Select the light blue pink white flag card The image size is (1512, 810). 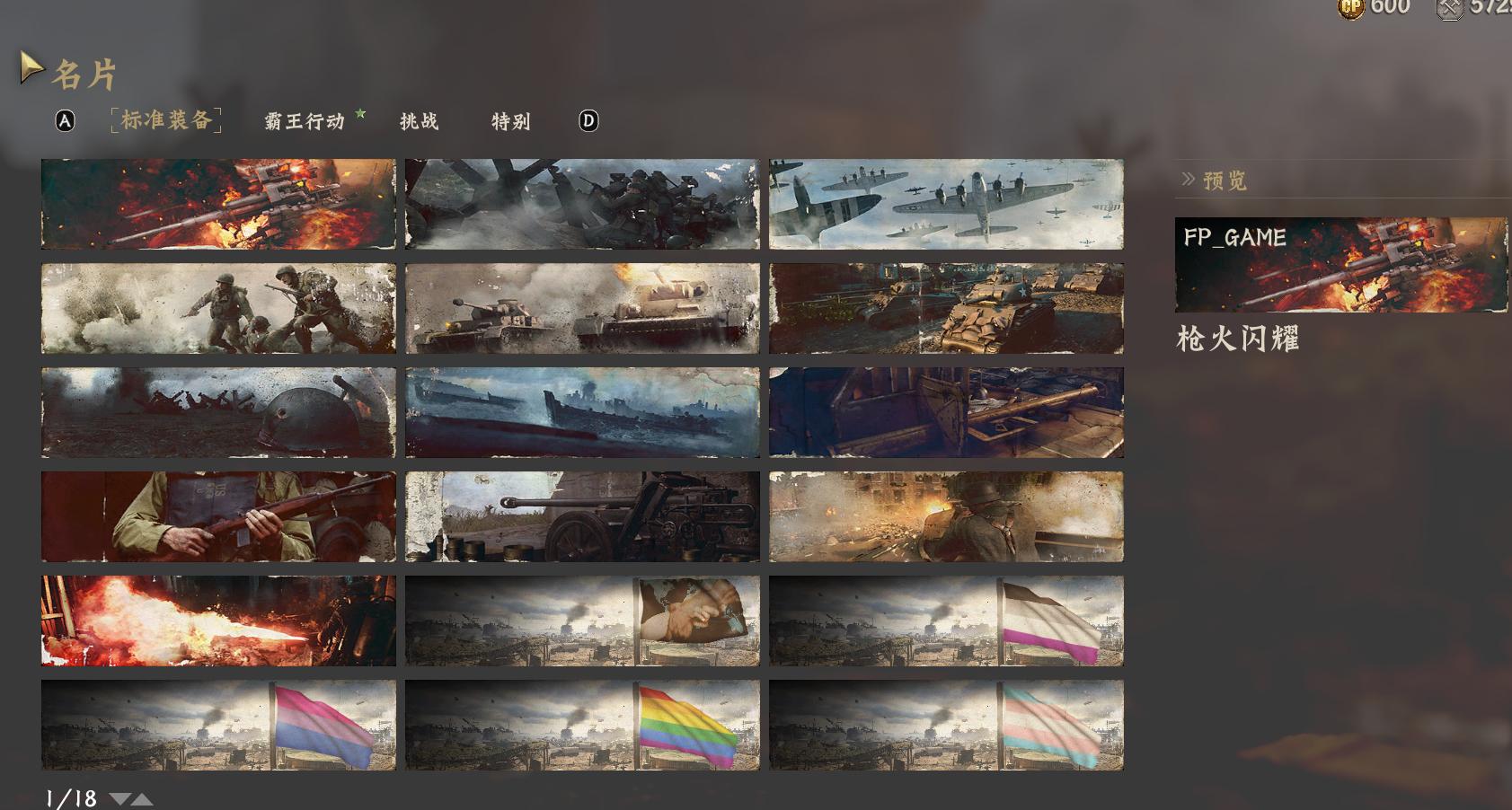click(946, 725)
